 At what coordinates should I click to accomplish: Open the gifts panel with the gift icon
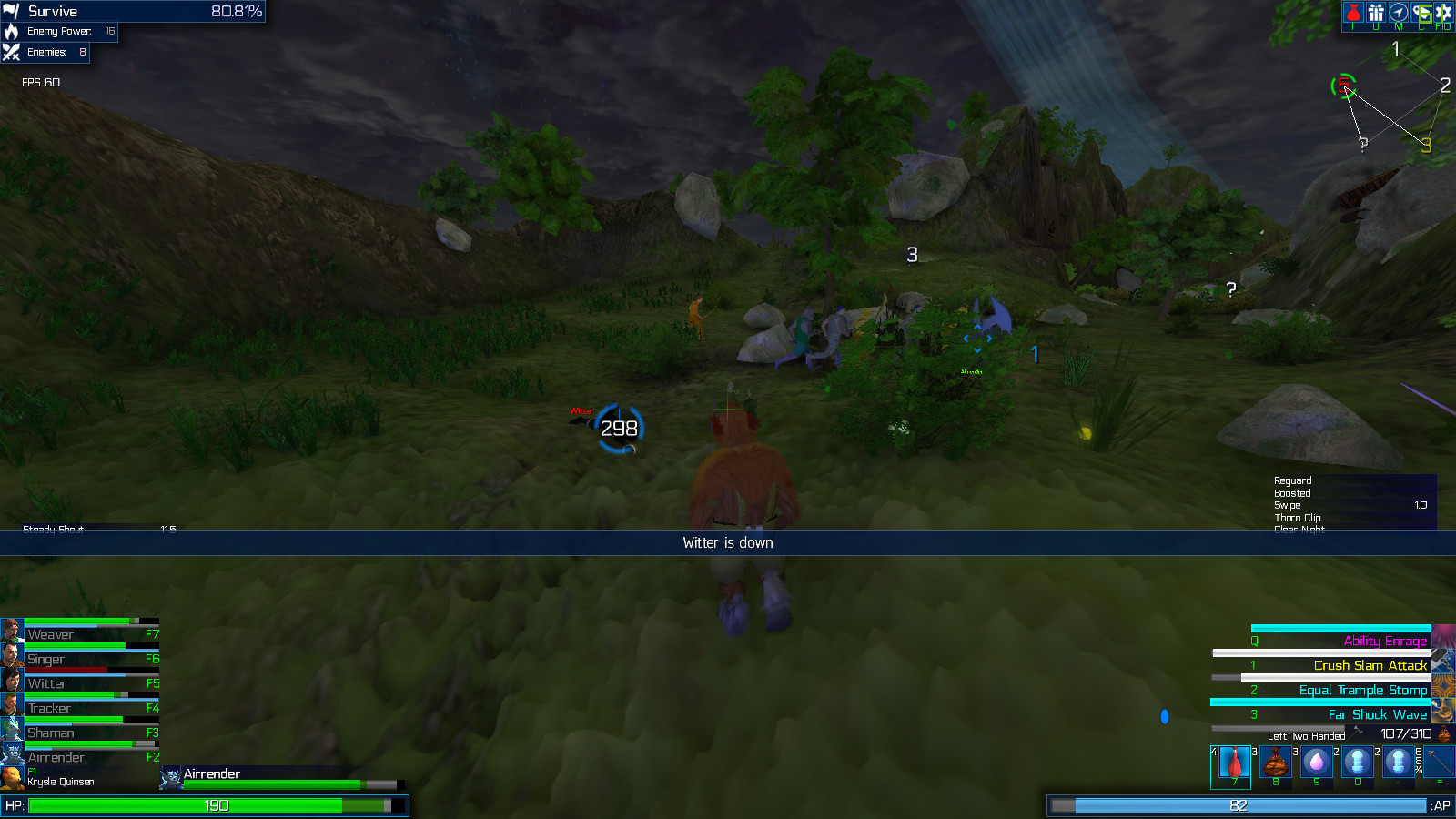click(x=1375, y=13)
